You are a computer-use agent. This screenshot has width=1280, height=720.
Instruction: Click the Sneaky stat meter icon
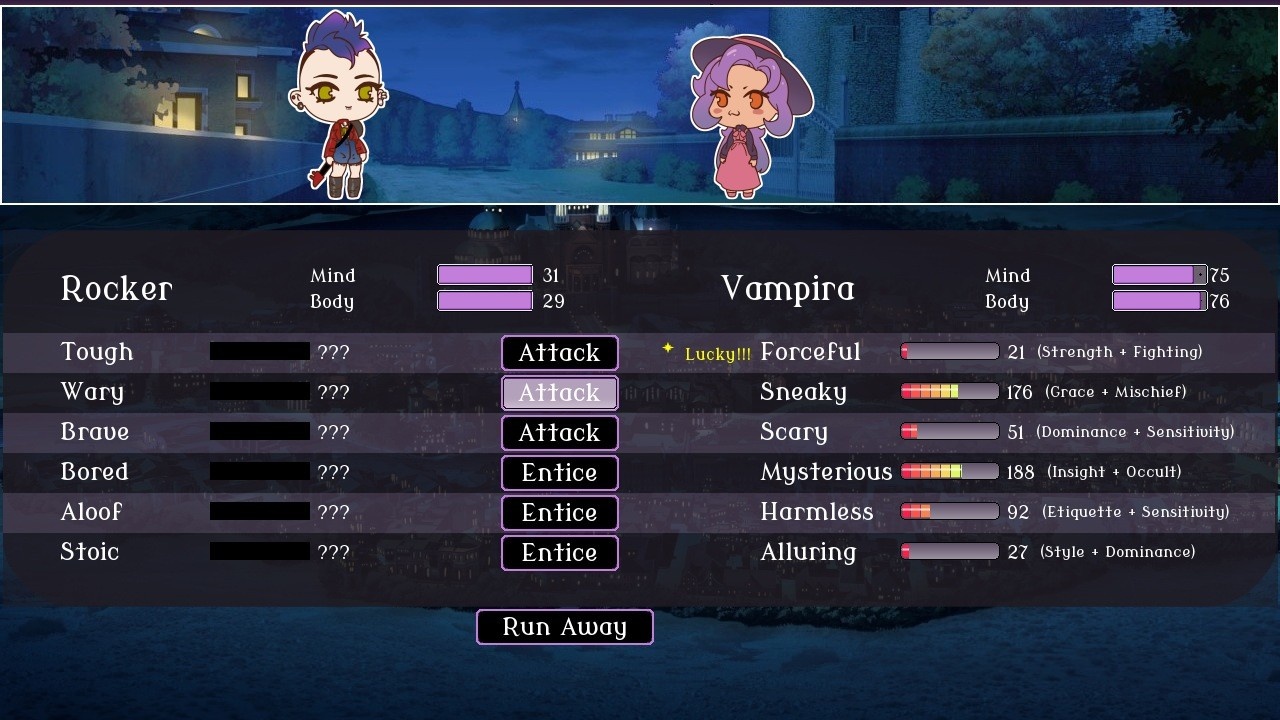coord(948,391)
